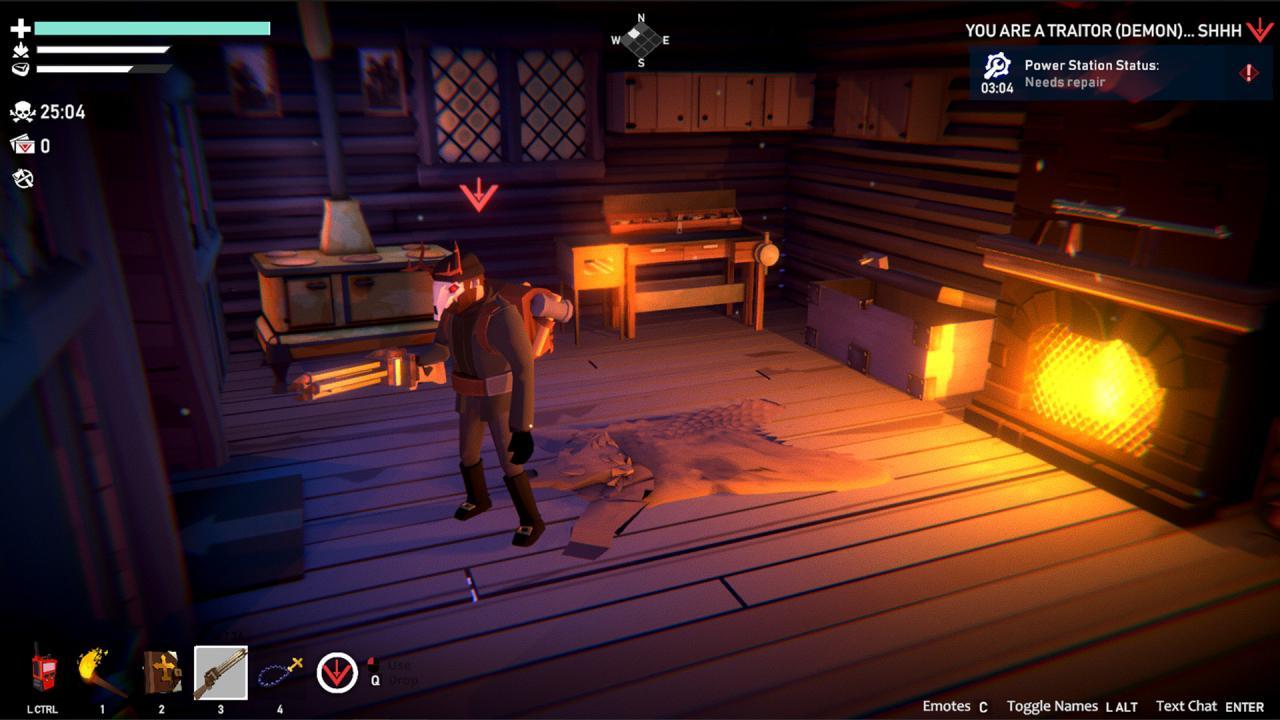This screenshot has width=1280, height=720.
Task: Activate the demon ability circle icon
Action: point(338,672)
